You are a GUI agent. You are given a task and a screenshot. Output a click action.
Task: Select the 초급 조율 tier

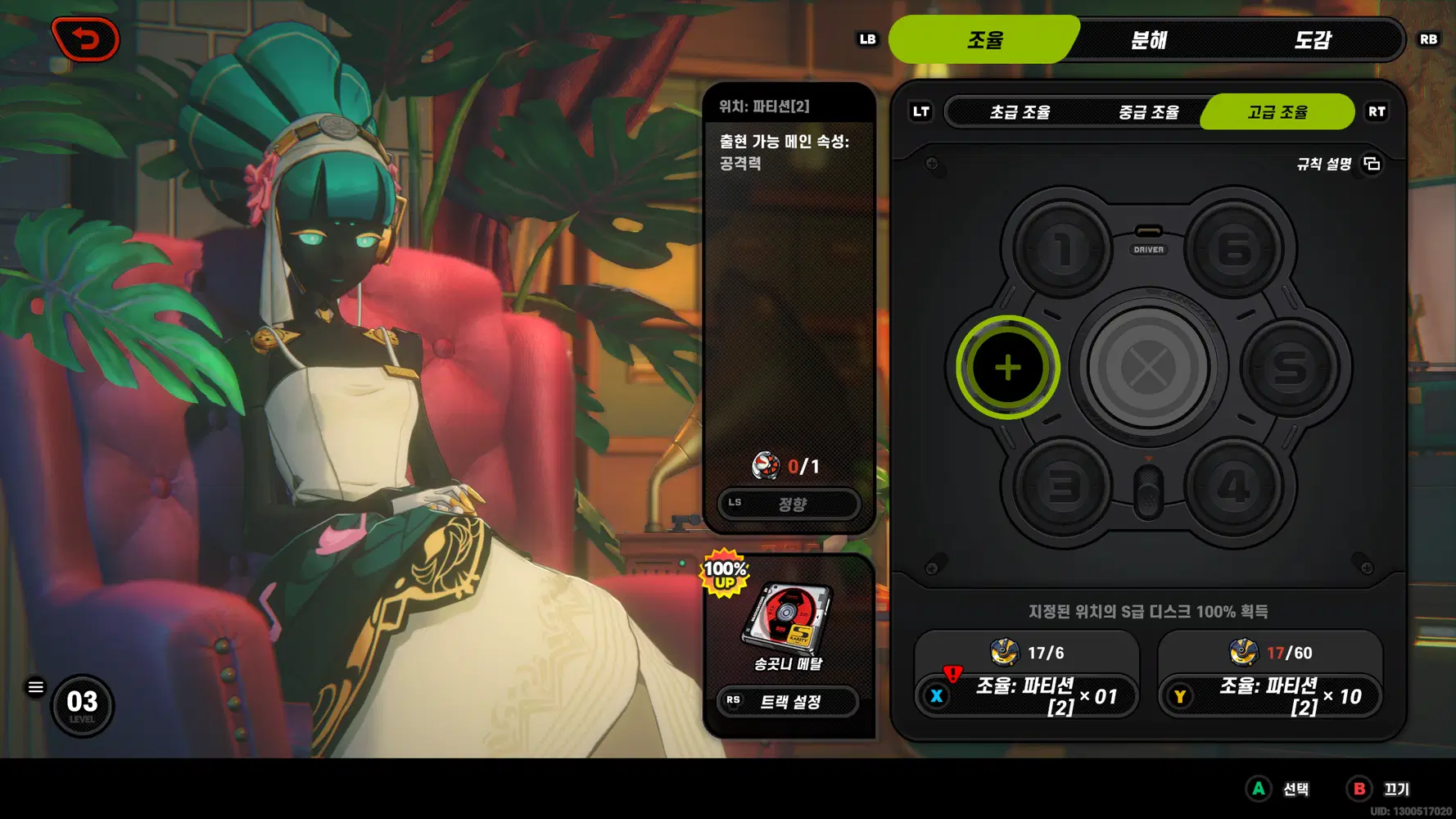coord(1020,112)
